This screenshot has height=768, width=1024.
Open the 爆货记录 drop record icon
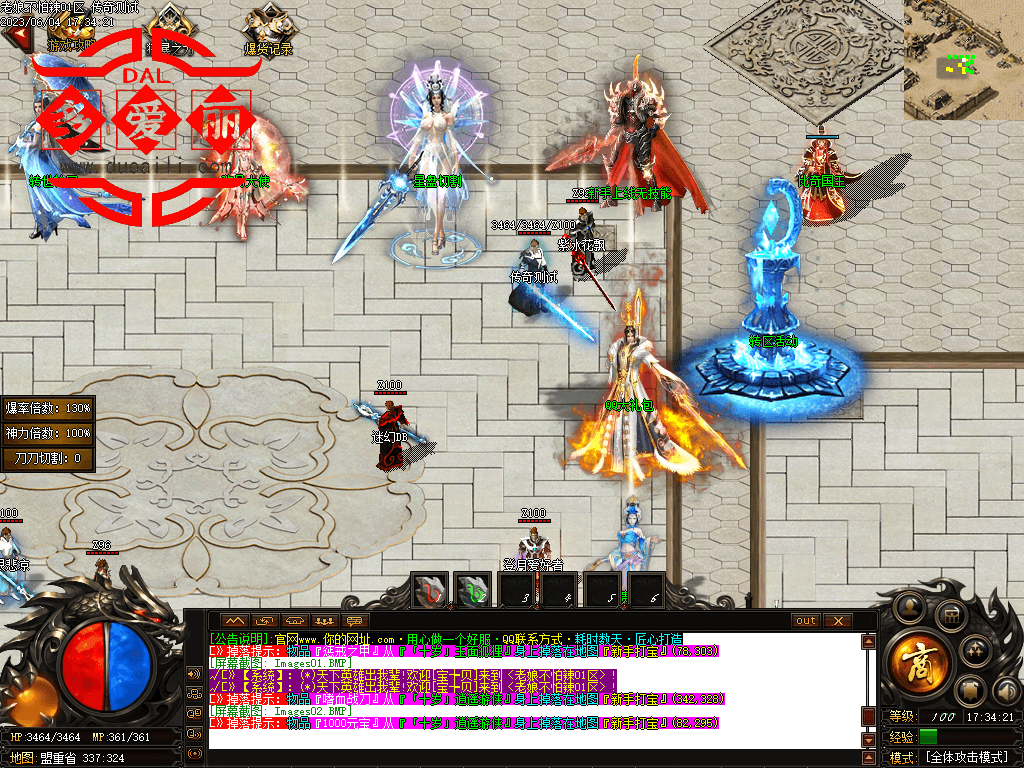coord(267,30)
